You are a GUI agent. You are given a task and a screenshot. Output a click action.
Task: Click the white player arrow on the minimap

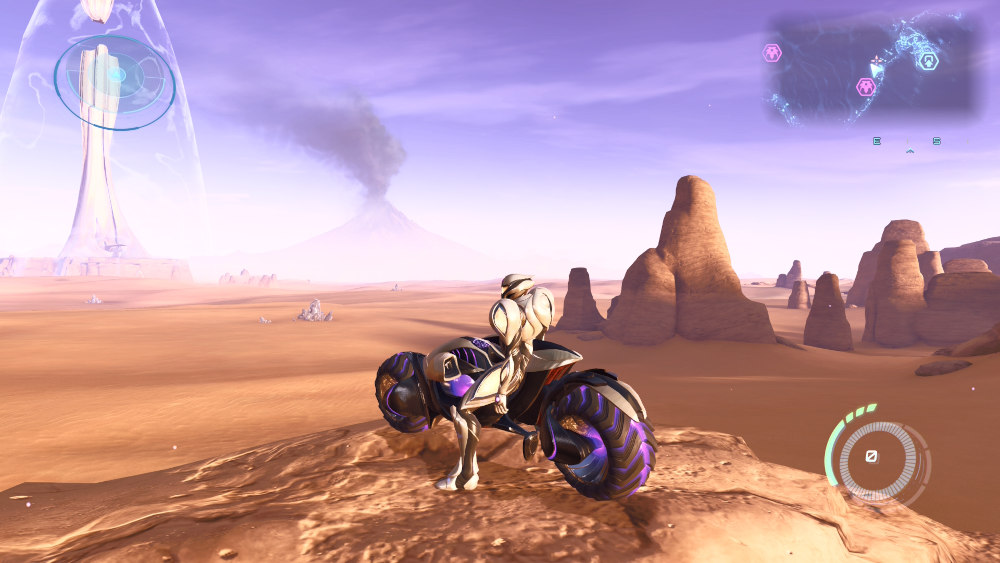tap(876, 68)
